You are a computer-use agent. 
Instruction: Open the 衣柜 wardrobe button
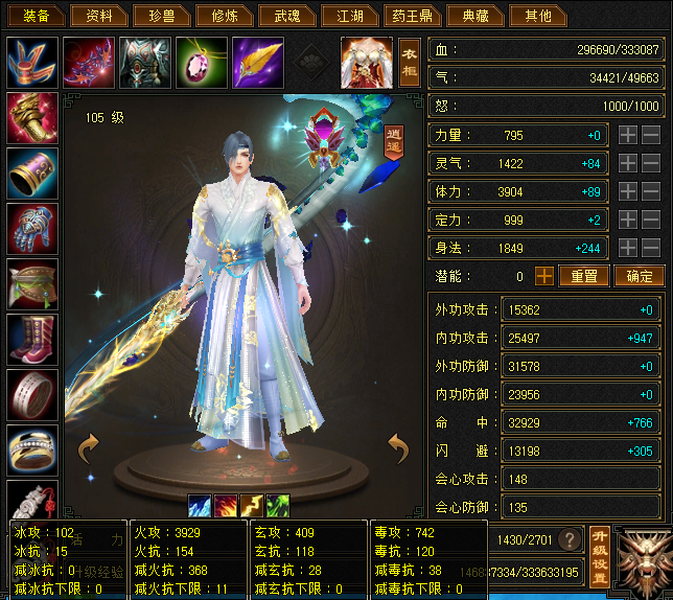point(409,62)
